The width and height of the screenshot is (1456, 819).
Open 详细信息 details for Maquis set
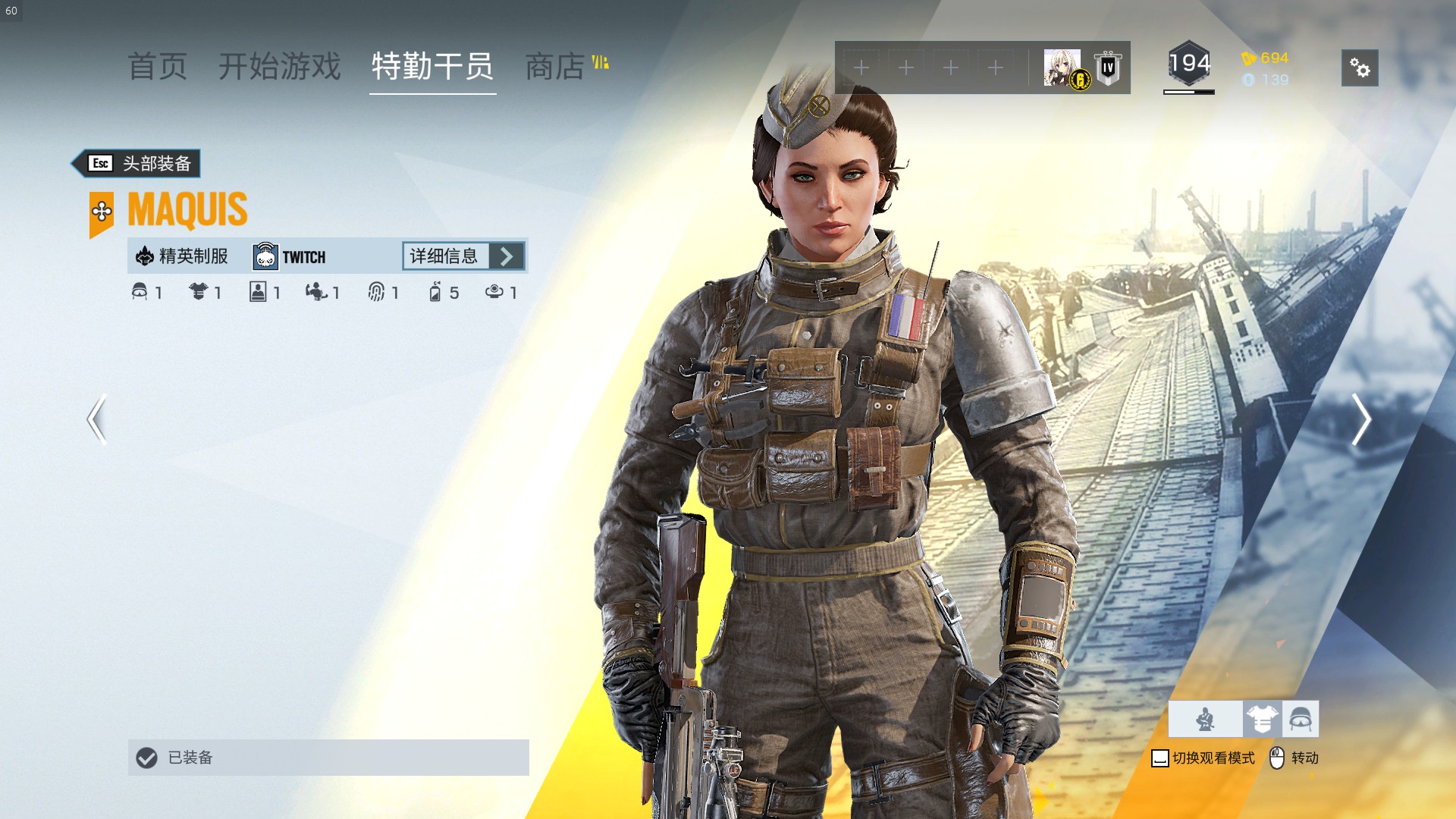coord(464,256)
